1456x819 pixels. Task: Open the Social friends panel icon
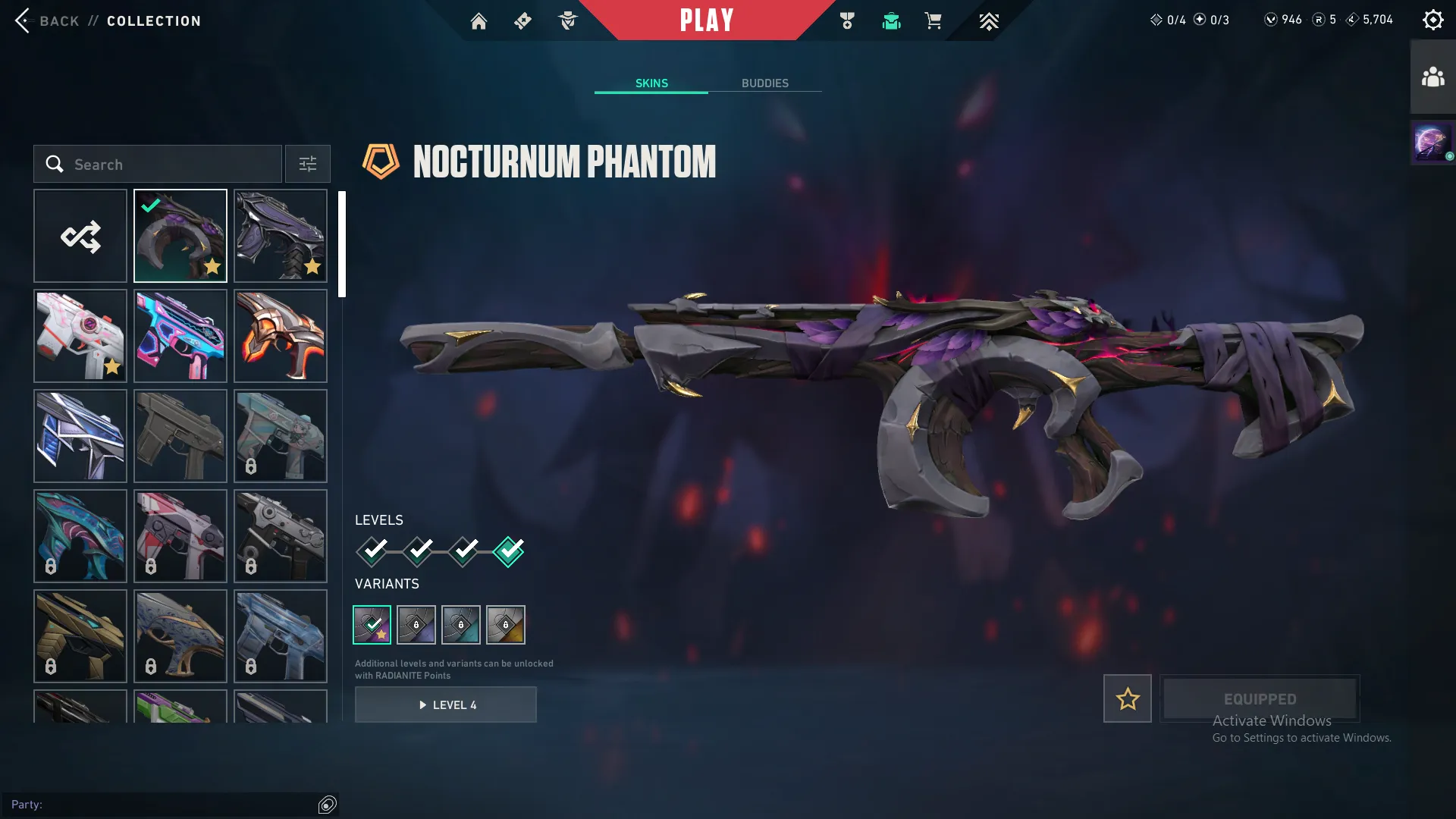click(1432, 75)
